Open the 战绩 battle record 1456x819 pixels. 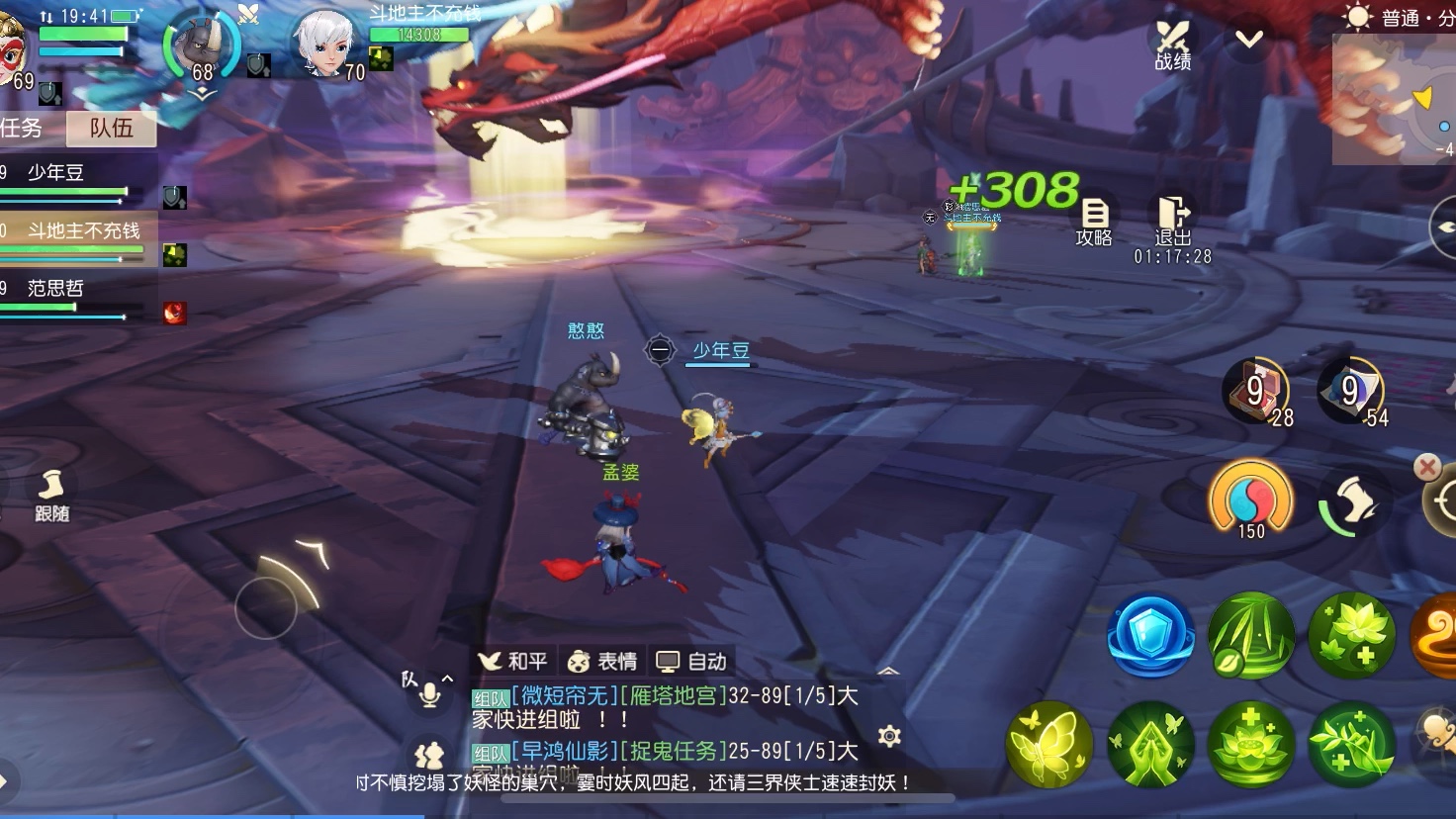pos(1173,45)
